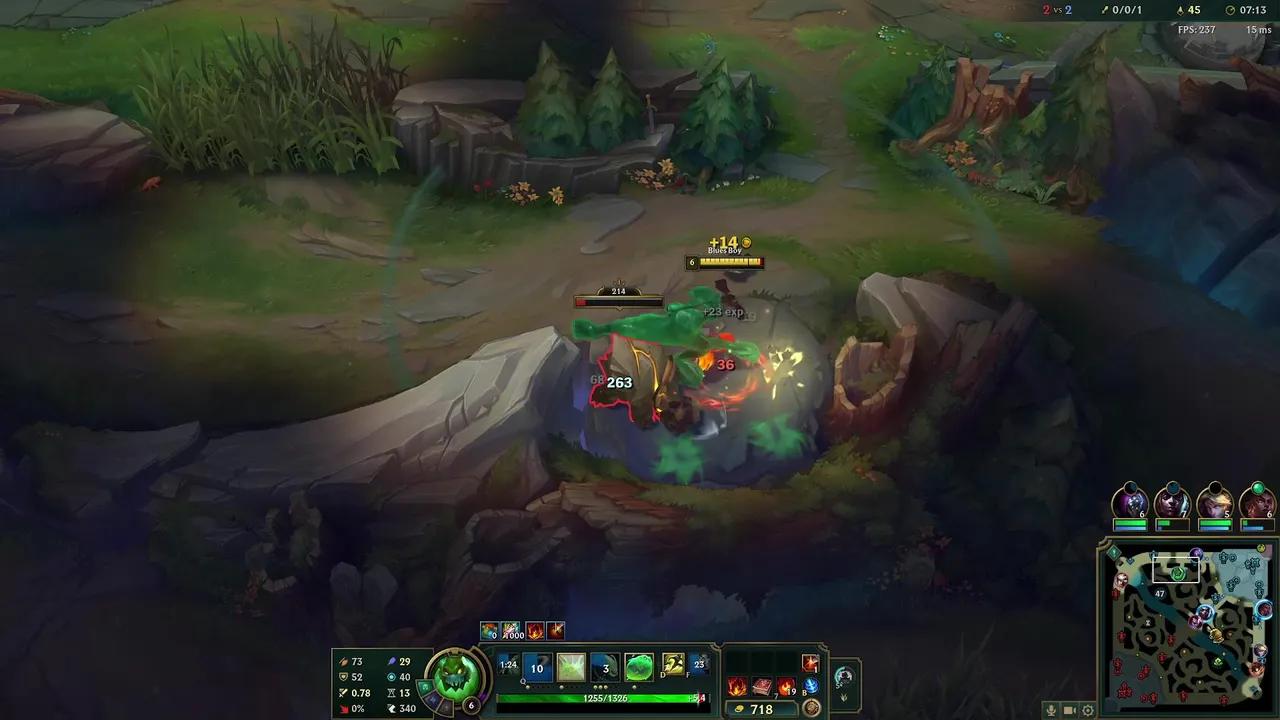Toggle the camera icon near the minimap
The height and width of the screenshot is (720, 1280).
pos(1068,709)
